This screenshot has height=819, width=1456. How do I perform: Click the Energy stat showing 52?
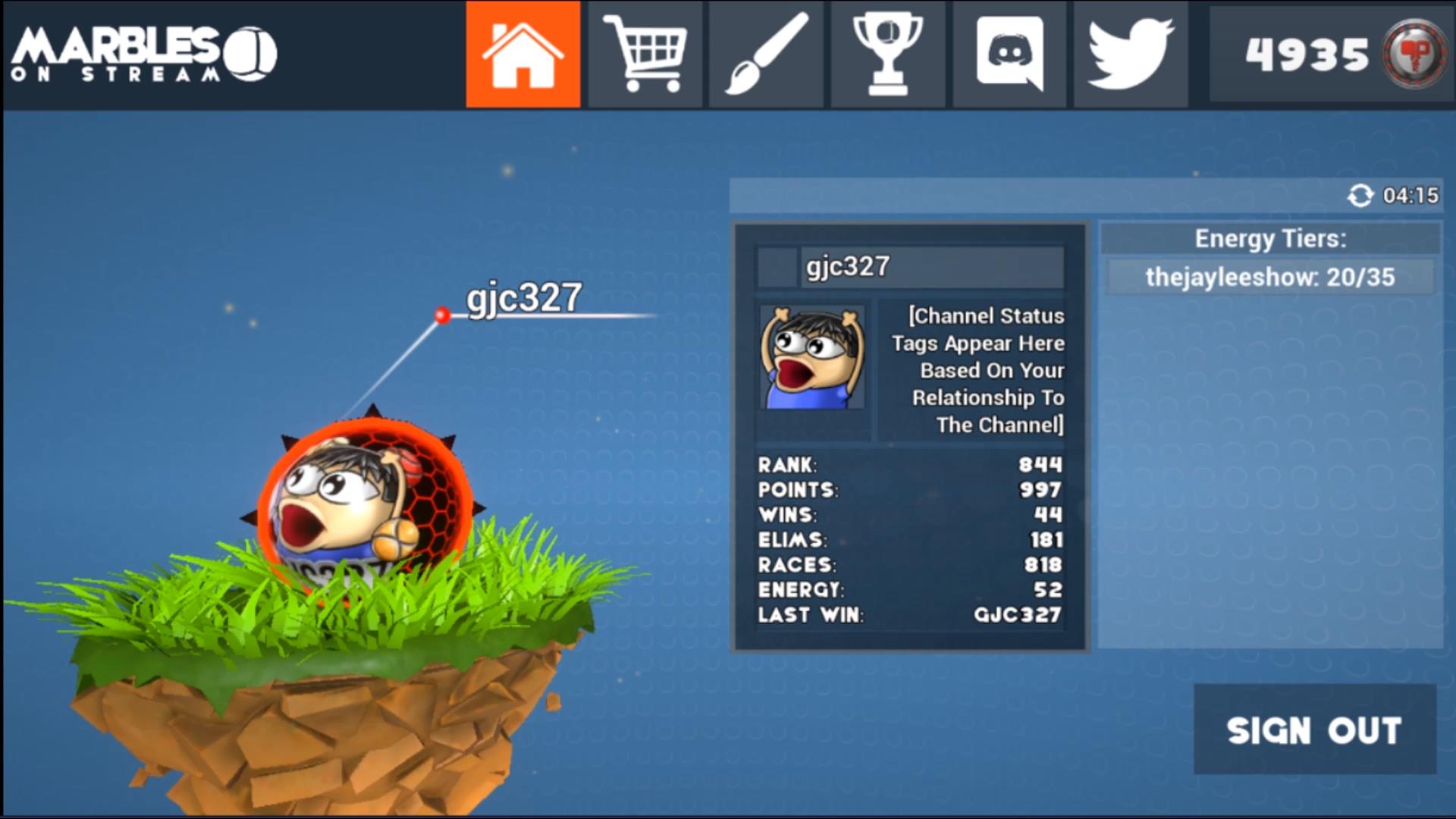coord(906,591)
